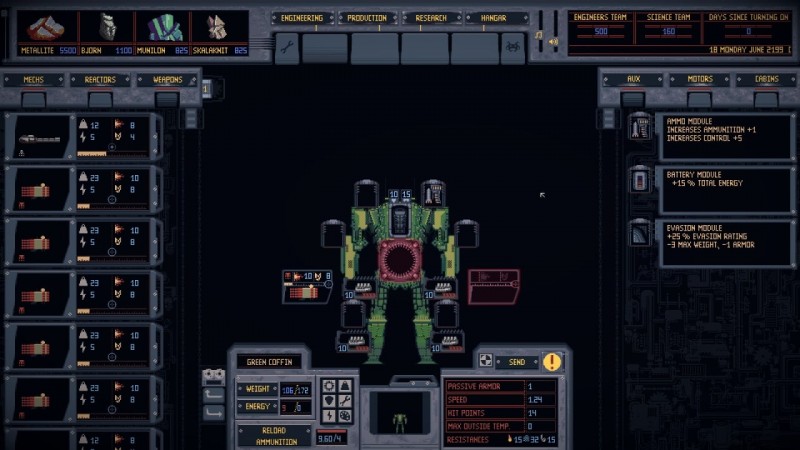Select the Weapons category
This screenshot has width=800, height=450.
pos(167,80)
